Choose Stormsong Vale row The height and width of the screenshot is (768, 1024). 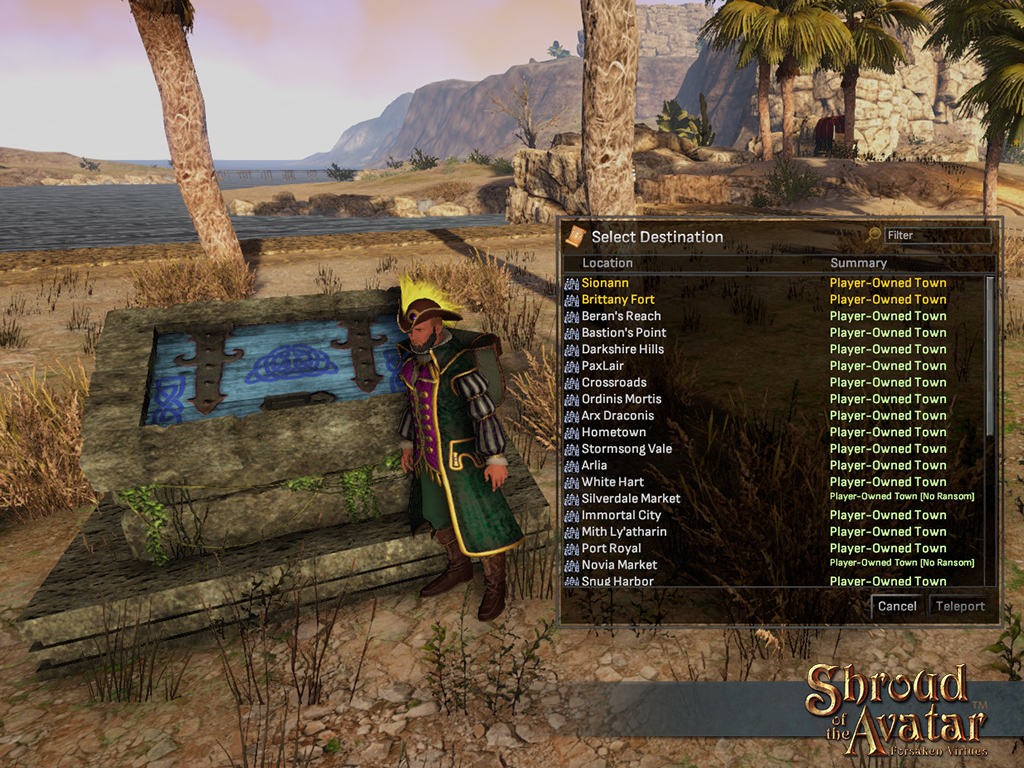click(x=626, y=449)
